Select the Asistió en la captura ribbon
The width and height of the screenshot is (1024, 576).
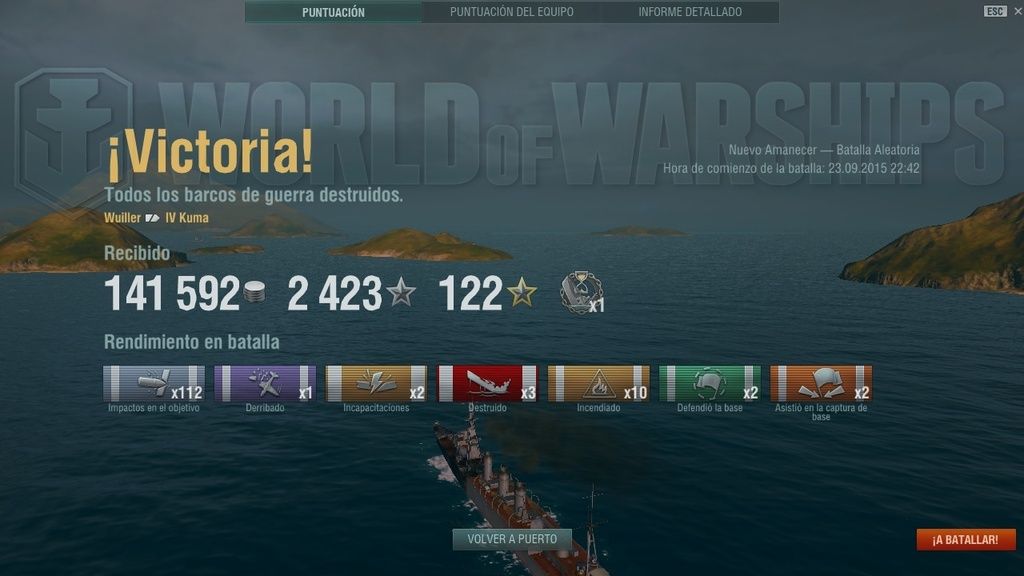click(821, 383)
